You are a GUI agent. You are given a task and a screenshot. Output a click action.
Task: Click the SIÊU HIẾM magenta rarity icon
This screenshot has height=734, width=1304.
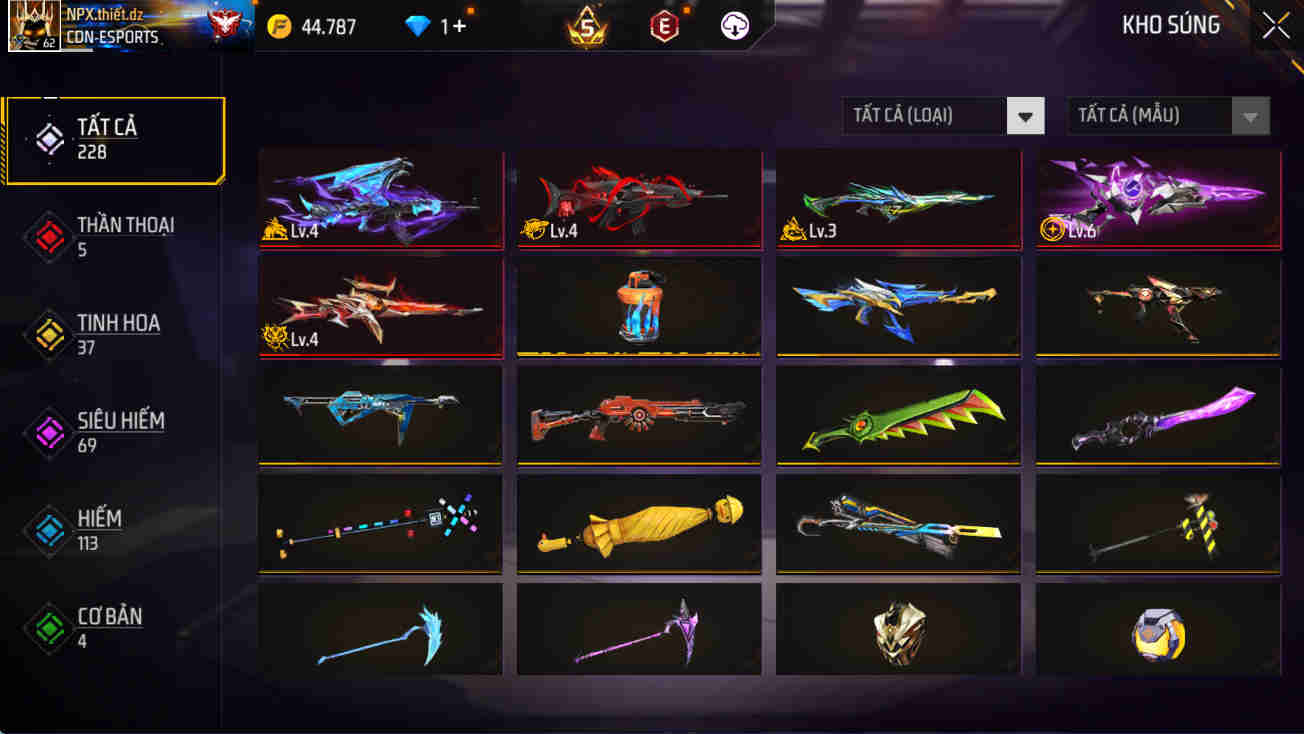(x=48, y=433)
